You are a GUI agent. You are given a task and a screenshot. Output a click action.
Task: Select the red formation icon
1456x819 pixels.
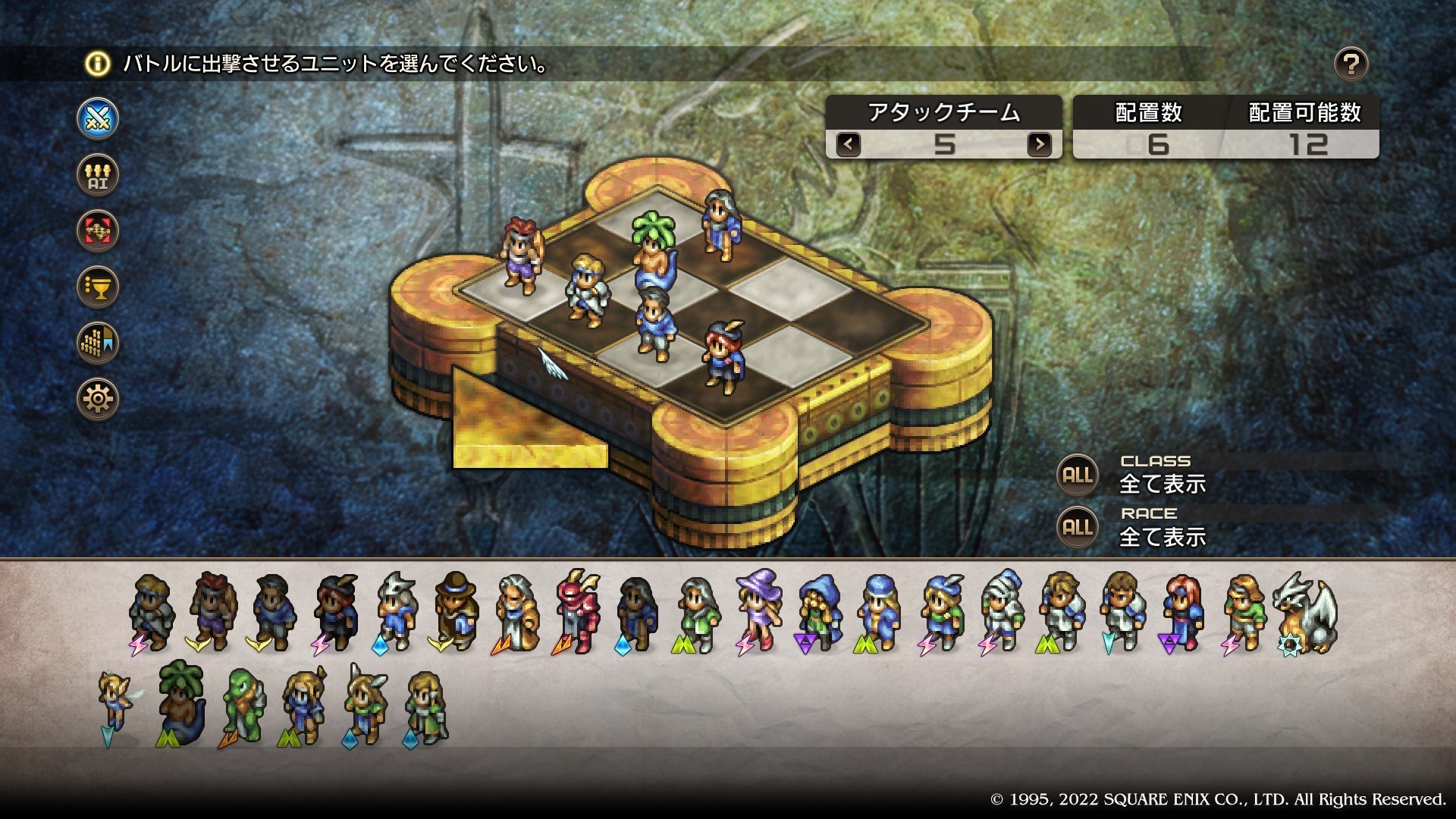coord(98,231)
